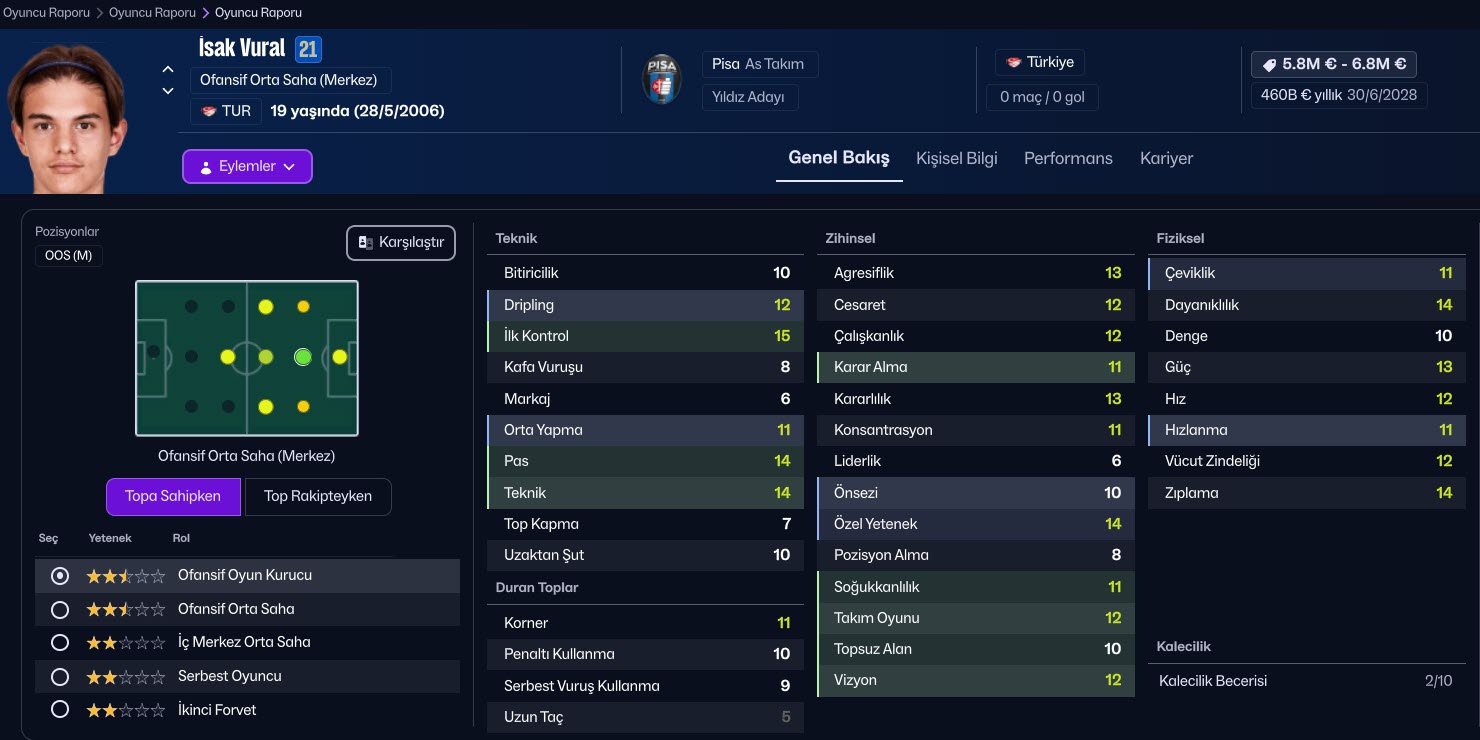
Task: Open the 5.8M € - 6.8M € transfer value
Action: (x=1333, y=64)
